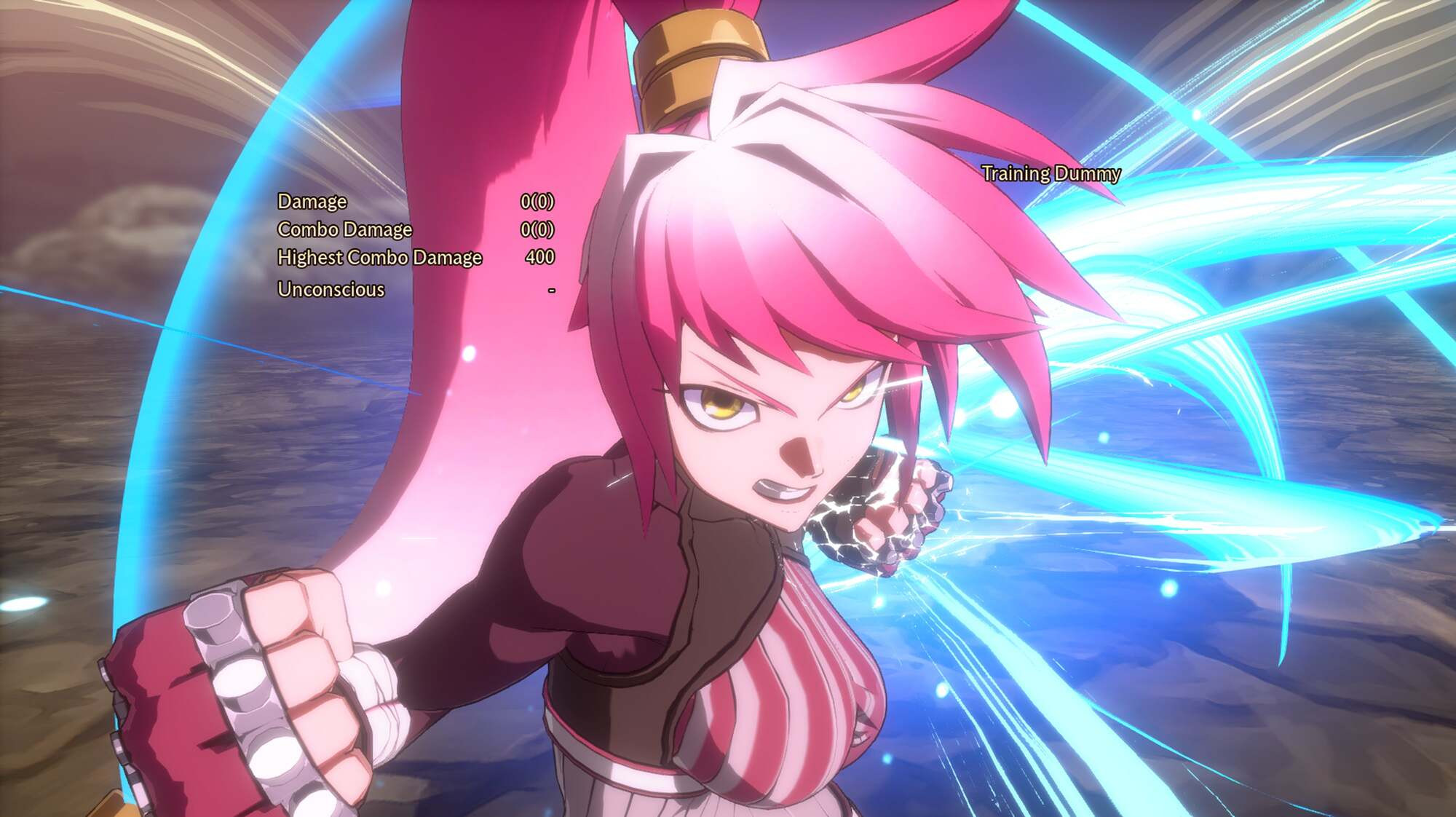The image size is (1456, 817).
Task: Click the Training Dummy name label
Action: (1051, 175)
